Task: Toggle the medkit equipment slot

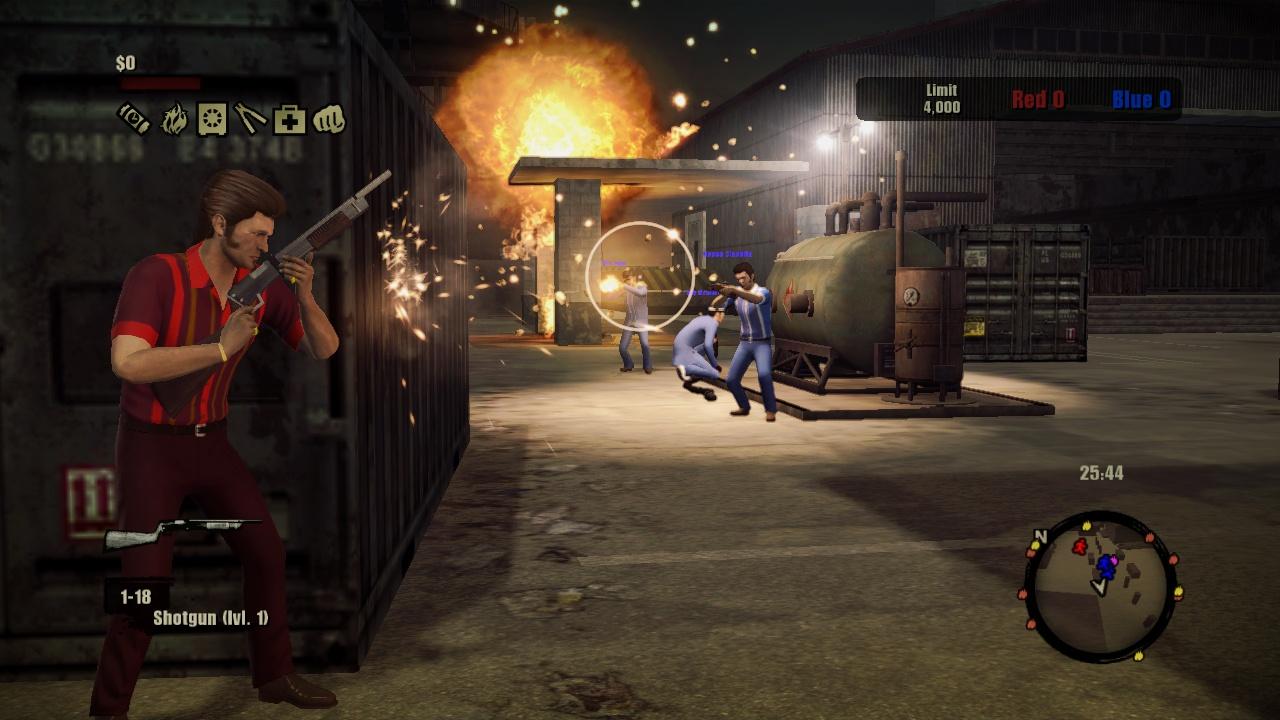Action: pyautogui.click(x=289, y=118)
